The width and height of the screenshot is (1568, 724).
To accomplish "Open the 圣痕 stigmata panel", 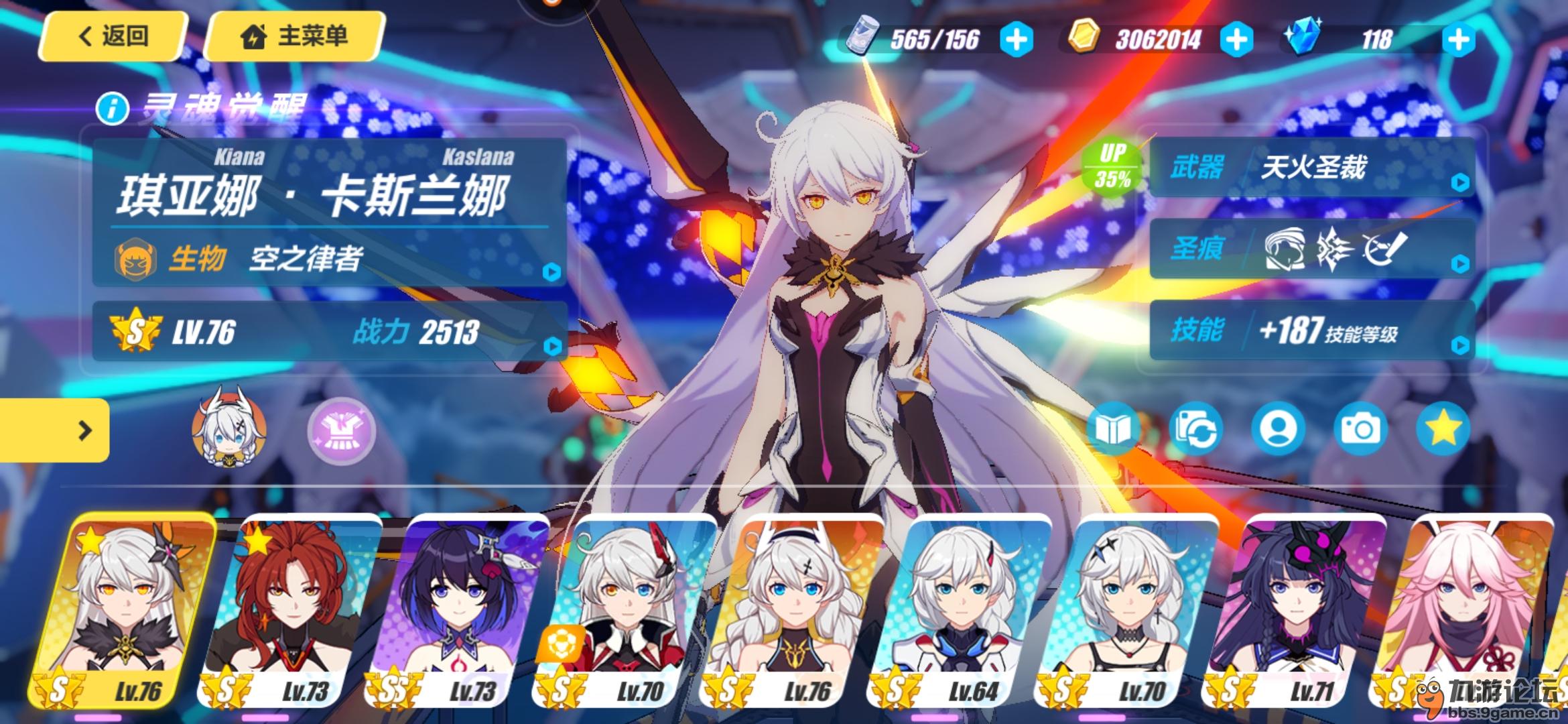I will pyautogui.click(x=1312, y=249).
